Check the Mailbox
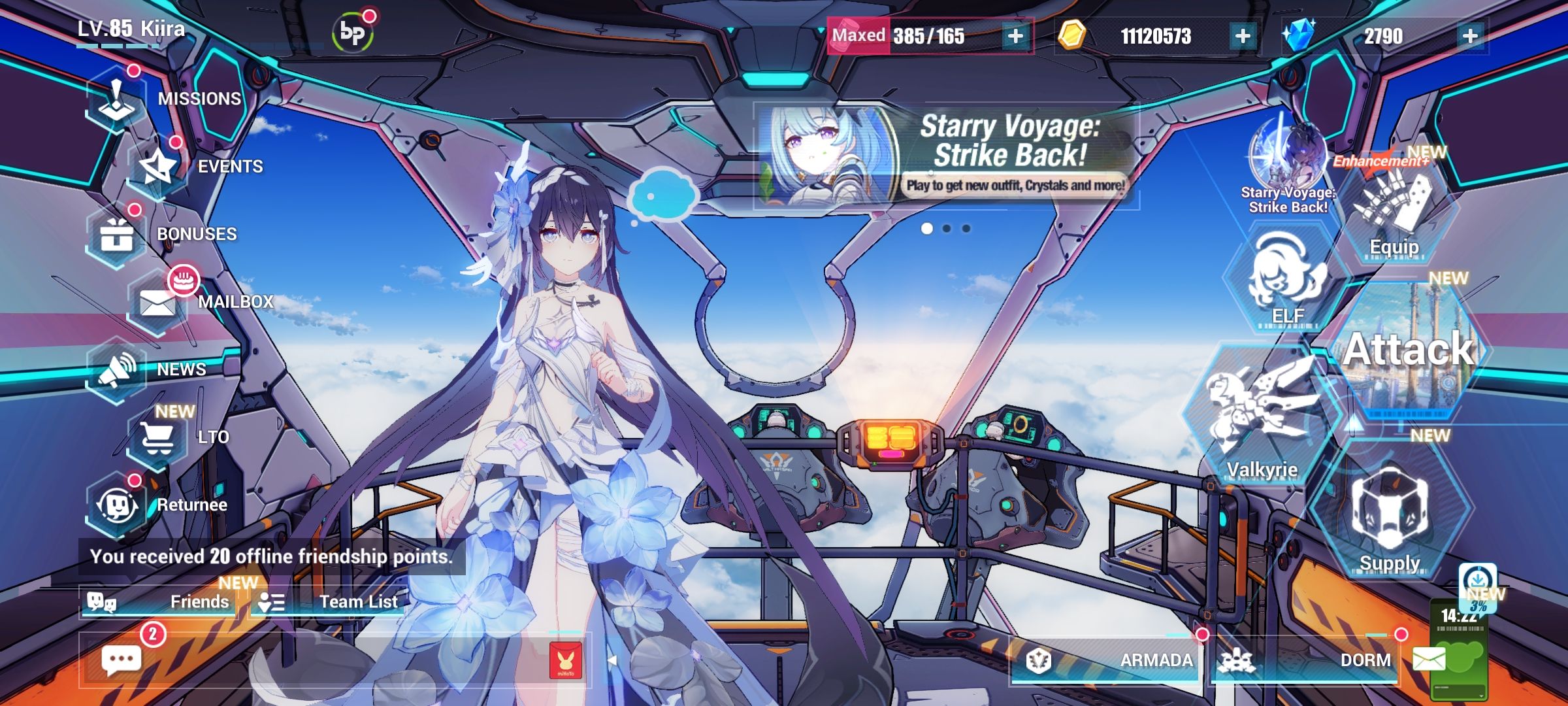The height and width of the screenshot is (706, 1568). coord(157,303)
